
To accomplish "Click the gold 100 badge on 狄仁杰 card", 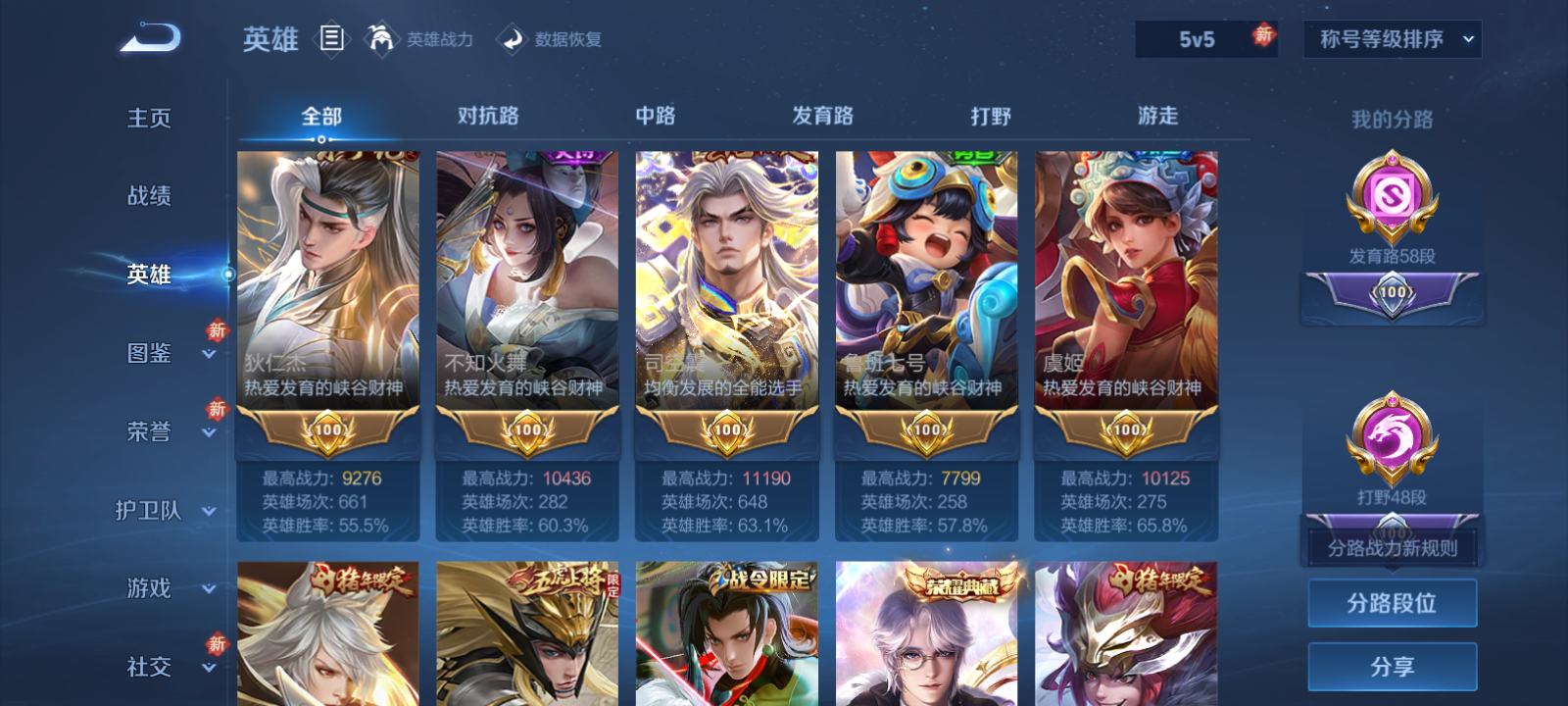I will (x=328, y=431).
